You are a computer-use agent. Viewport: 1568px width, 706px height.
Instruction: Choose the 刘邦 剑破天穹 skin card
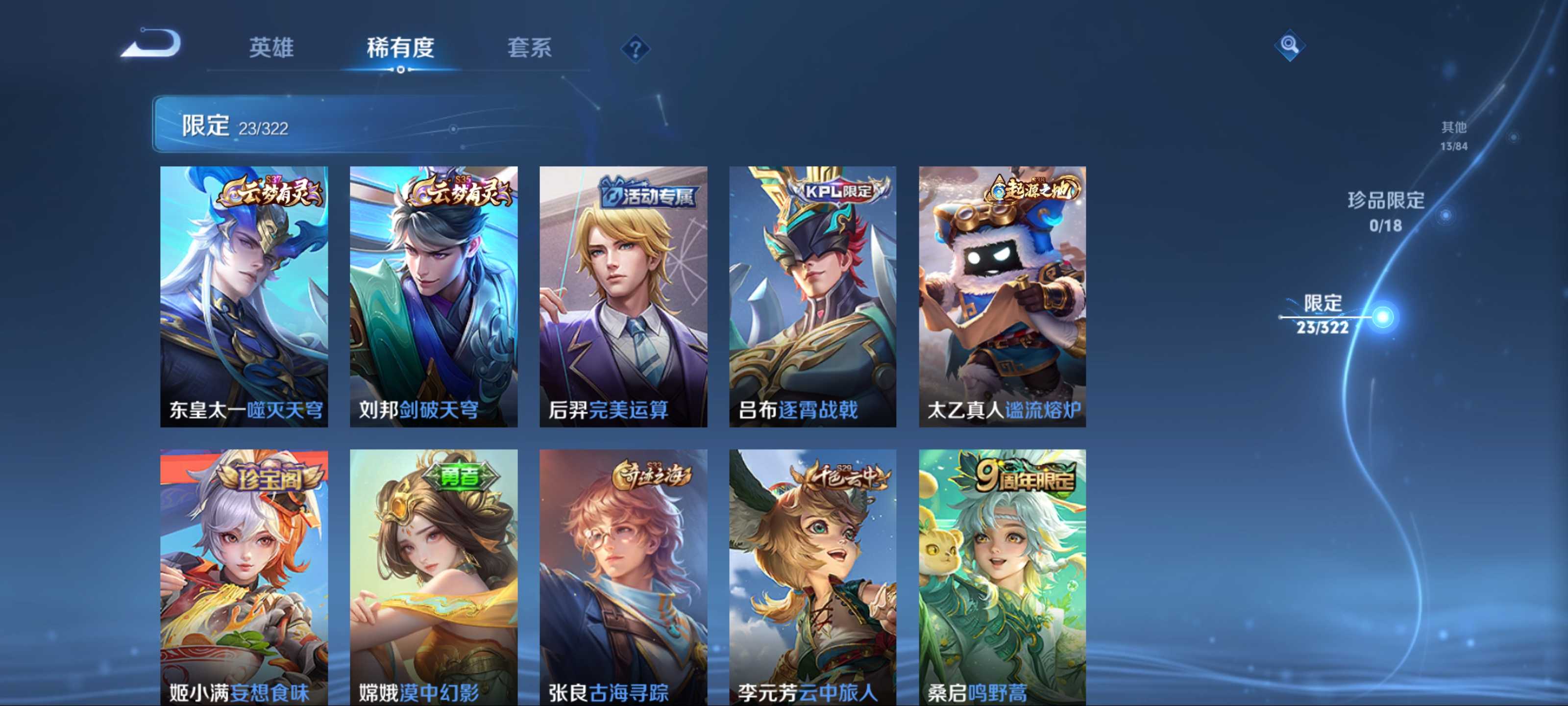coord(433,296)
